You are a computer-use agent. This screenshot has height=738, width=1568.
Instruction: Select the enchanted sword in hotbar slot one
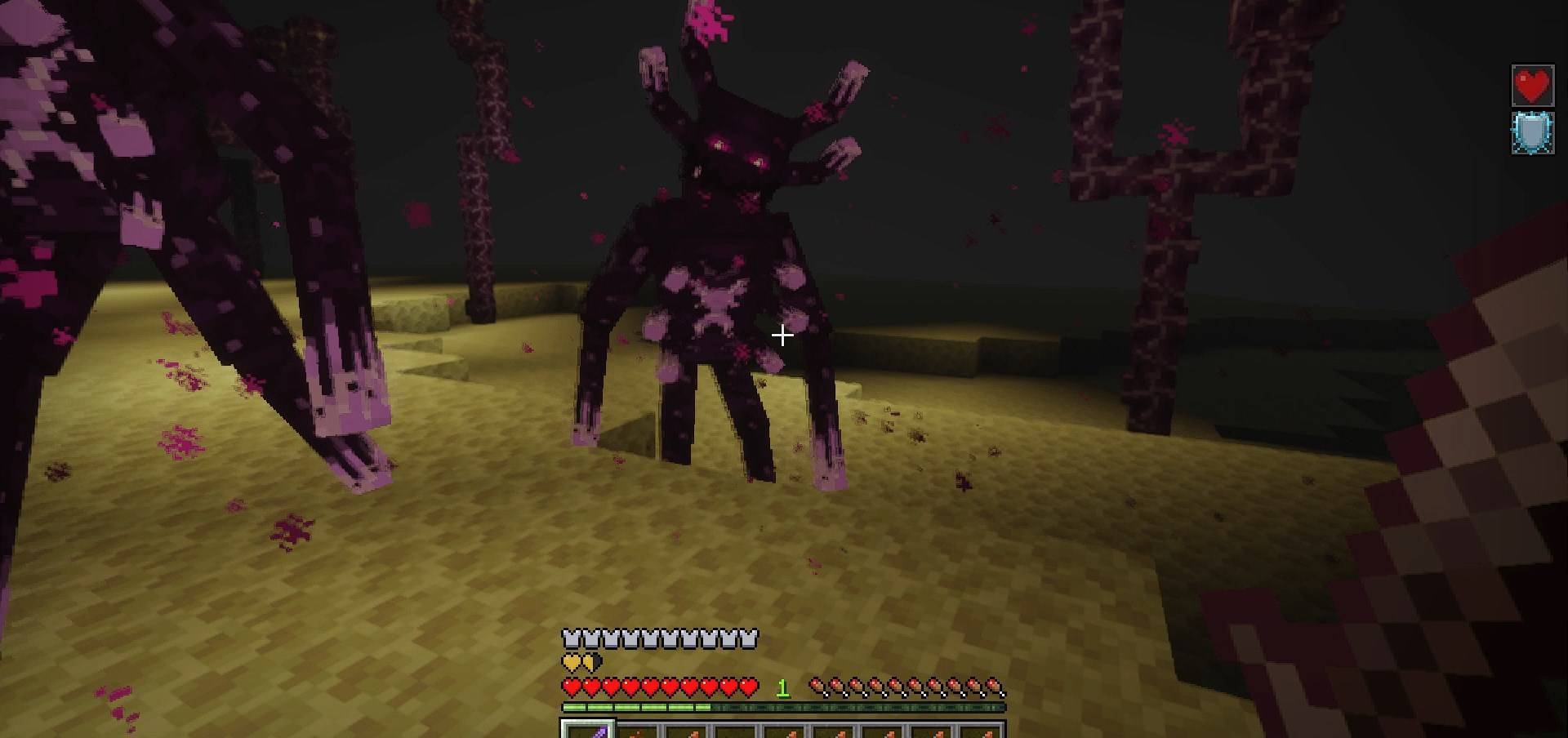pyautogui.click(x=586, y=731)
